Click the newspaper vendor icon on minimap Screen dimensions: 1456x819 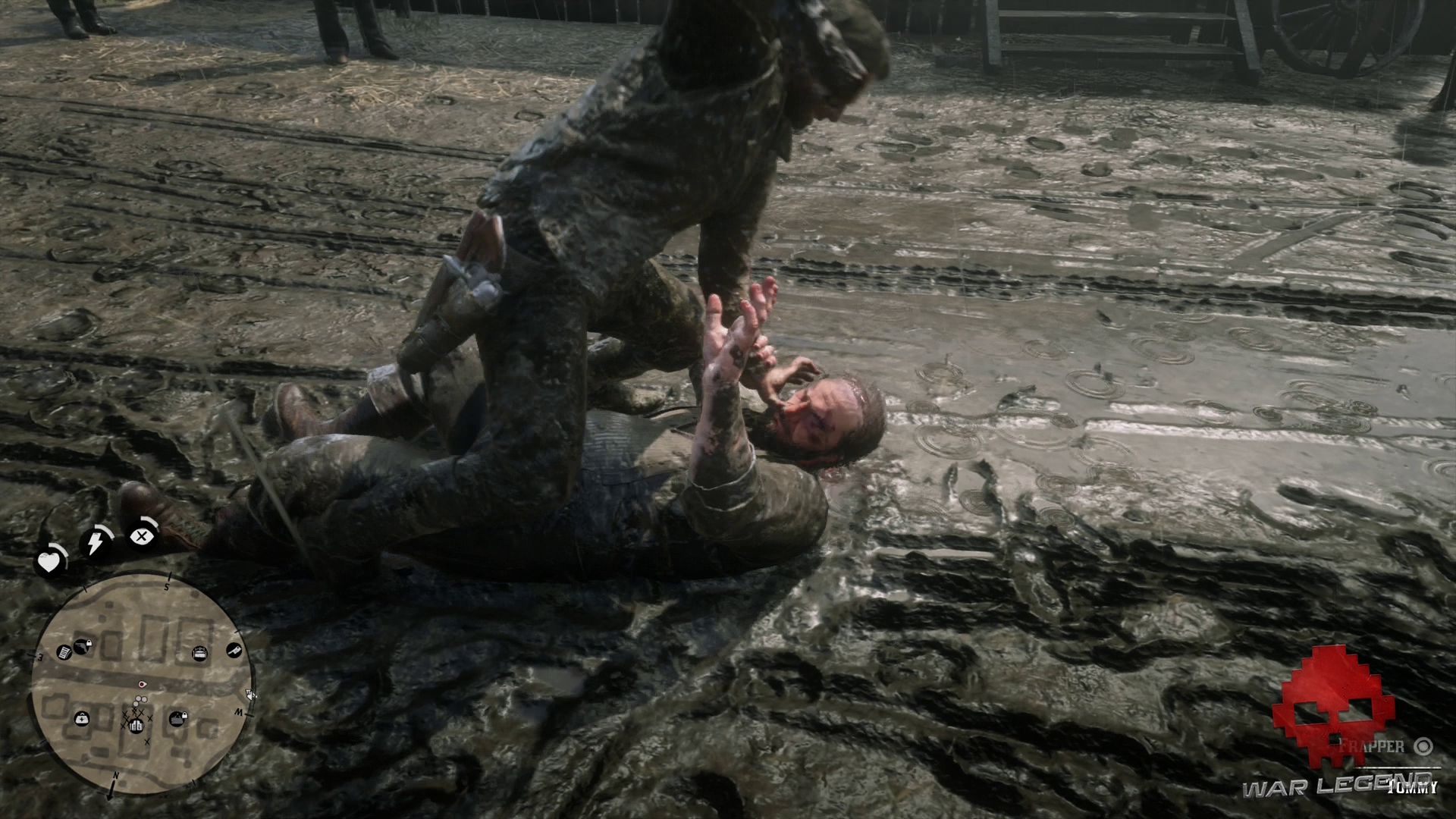pos(64,652)
